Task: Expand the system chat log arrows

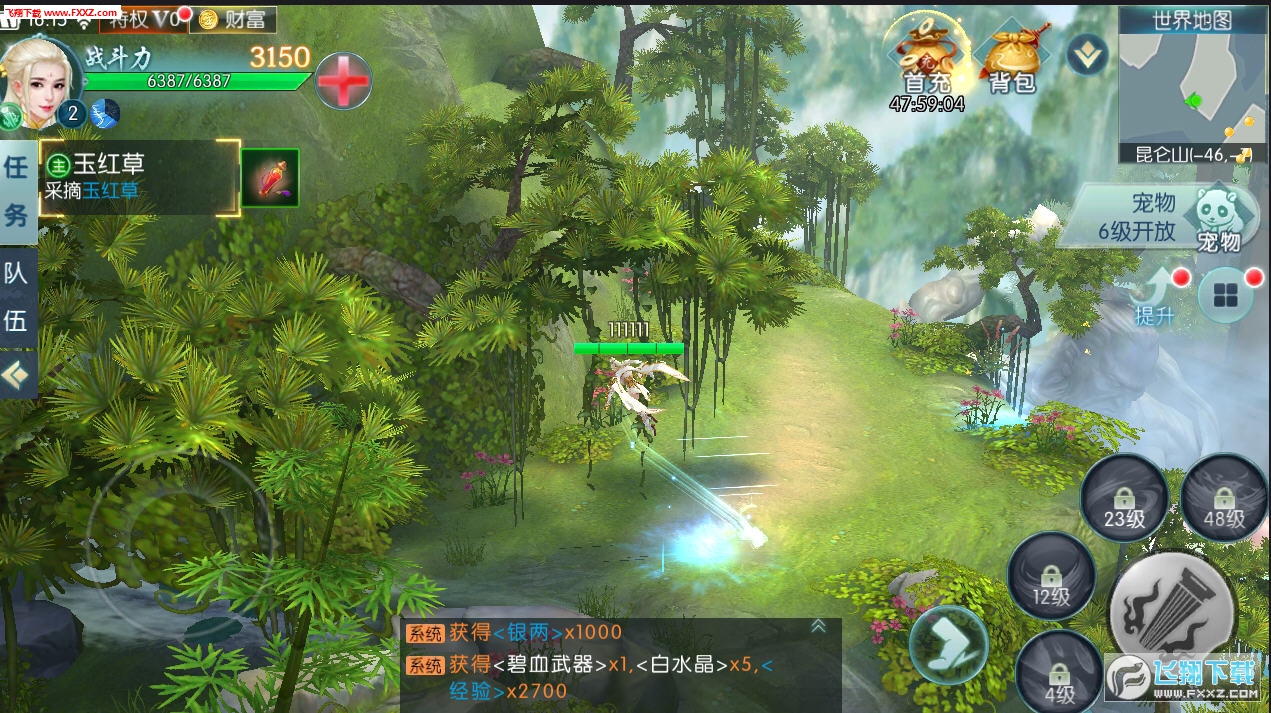Action: (817, 626)
